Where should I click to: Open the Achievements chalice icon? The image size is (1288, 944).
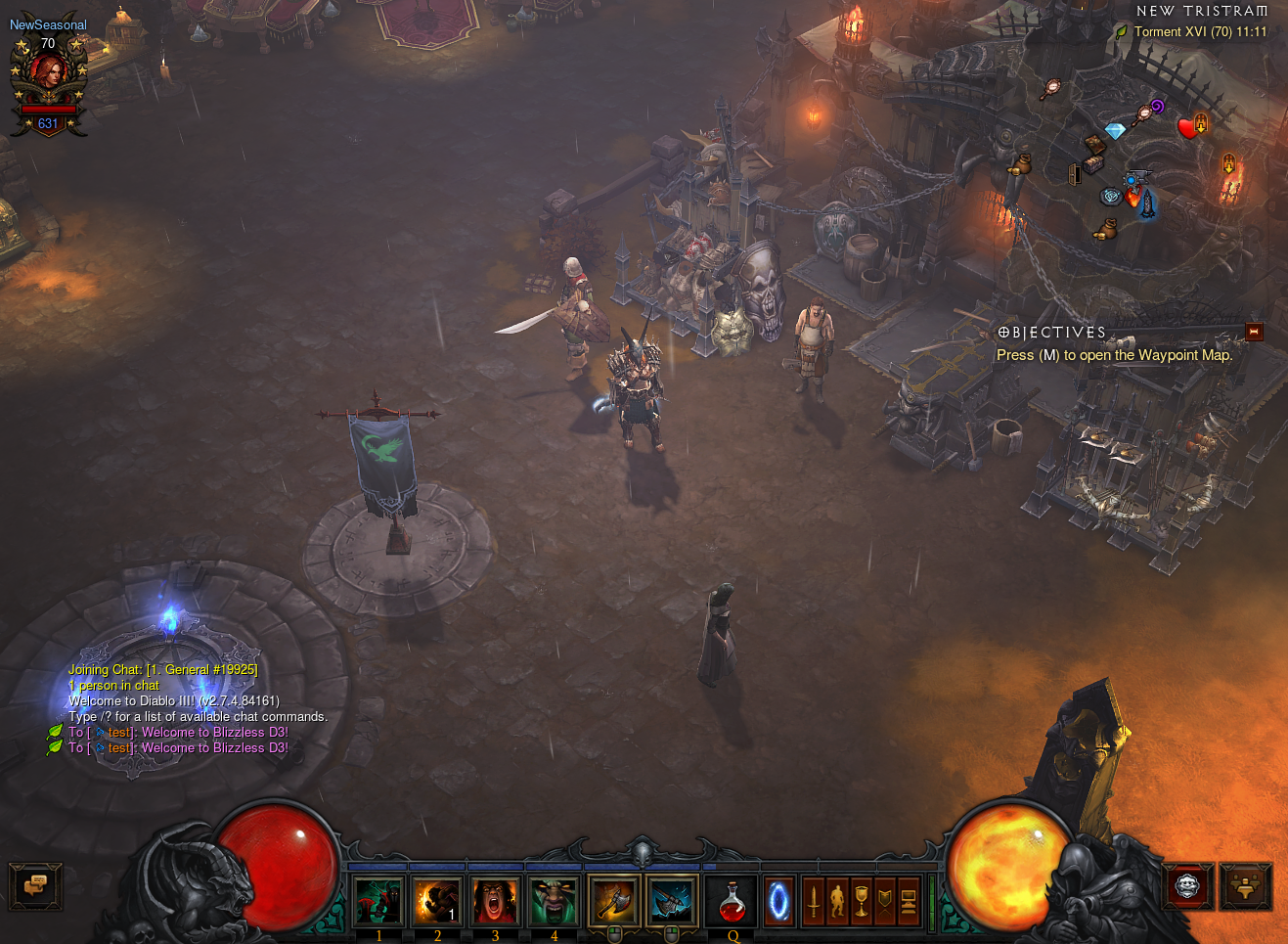[861, 901]
